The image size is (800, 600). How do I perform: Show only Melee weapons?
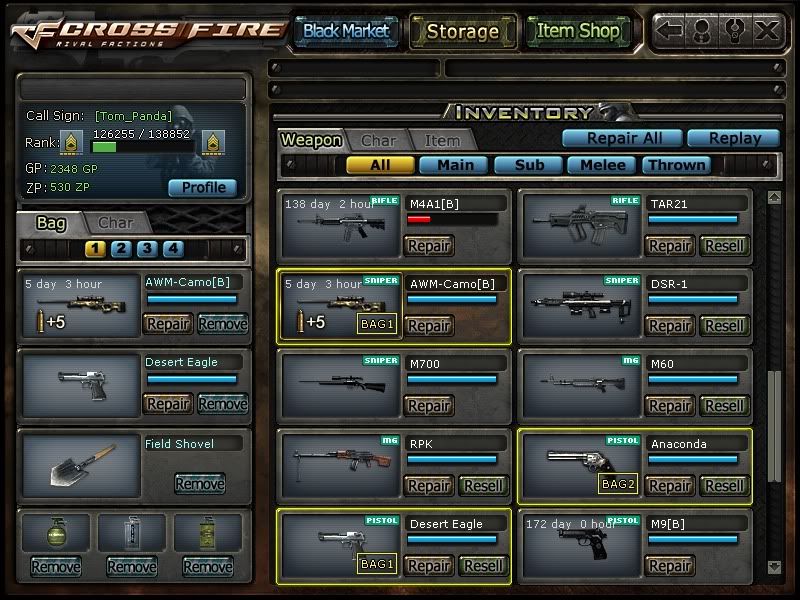click(x=603, y=165)
